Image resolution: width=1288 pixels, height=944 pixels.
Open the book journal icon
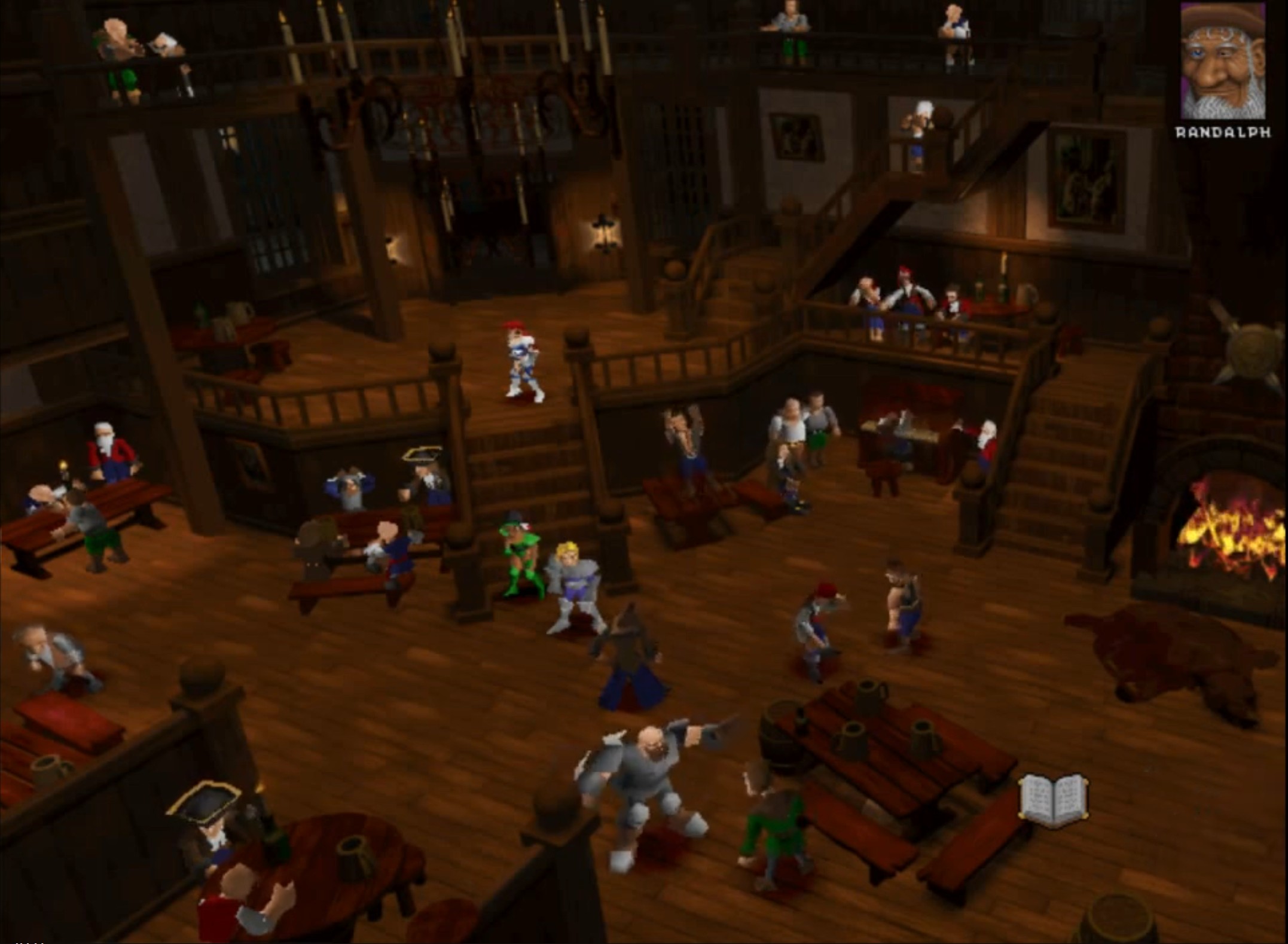(x=1054, y=800)
